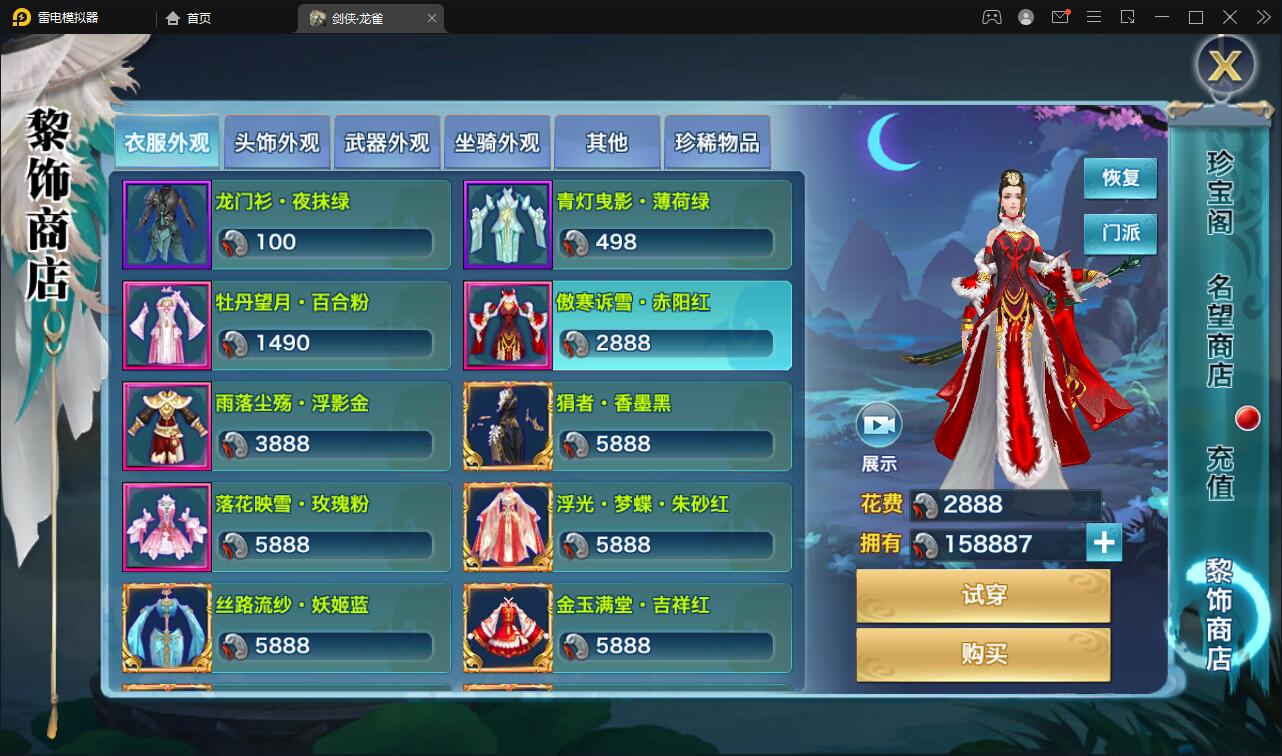Viewport: 1282px width, 756px height.
Task: Switch to the 头饰外观 tab
Action: [x=277, y=142]
